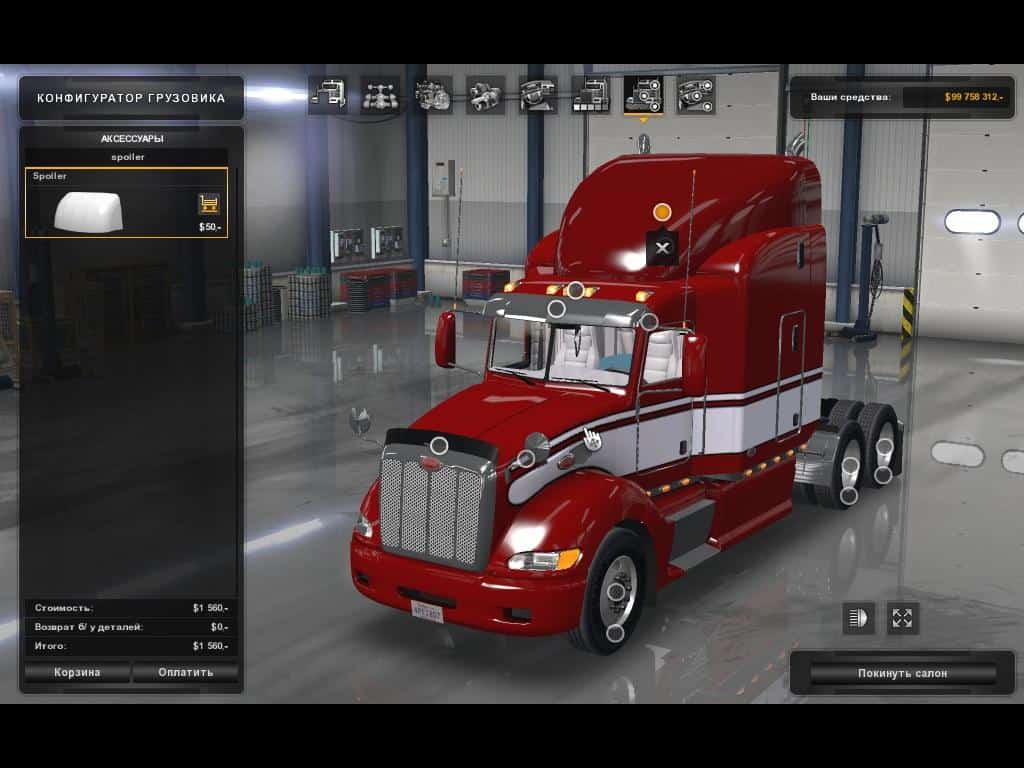
Task: Select the orange accessory node on the spoiler
Action: (662, 212)
